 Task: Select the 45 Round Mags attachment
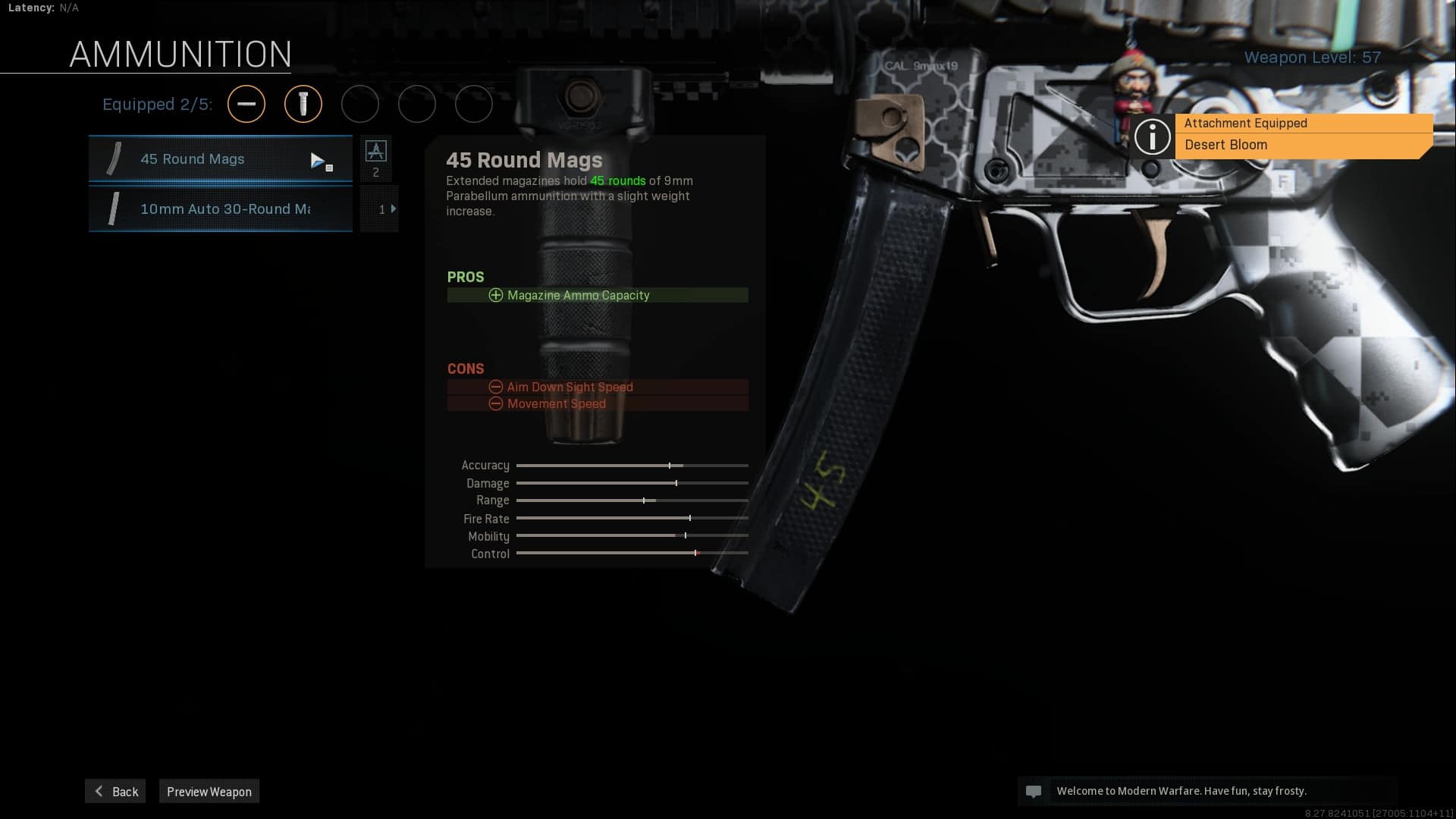pos(220,159)
